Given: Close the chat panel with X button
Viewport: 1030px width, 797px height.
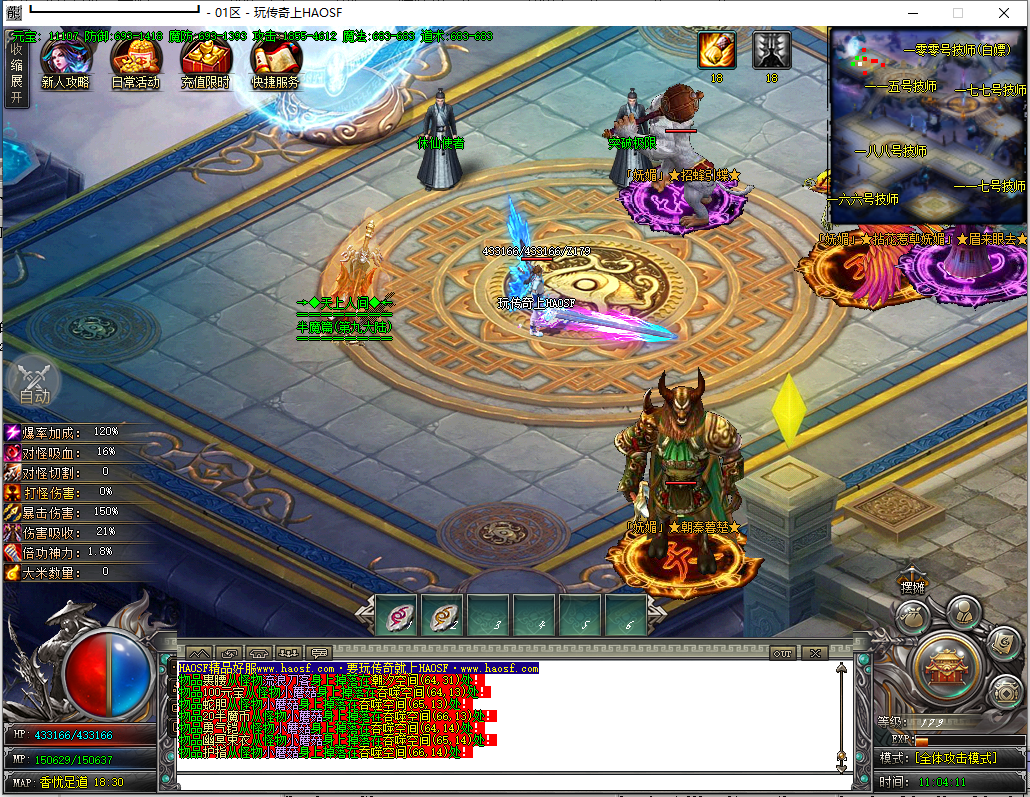Looking at the screenshot, I should pos(815,653).
